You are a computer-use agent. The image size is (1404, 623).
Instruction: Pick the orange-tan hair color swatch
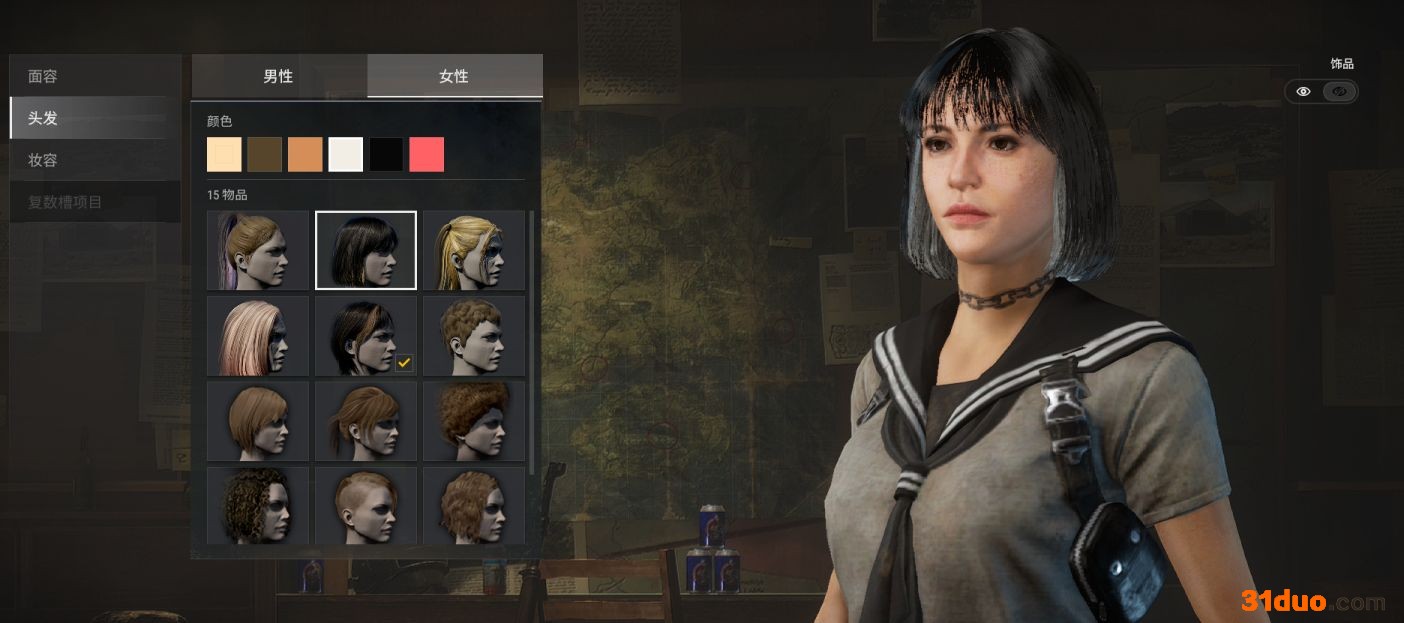(x=305, y=155)
